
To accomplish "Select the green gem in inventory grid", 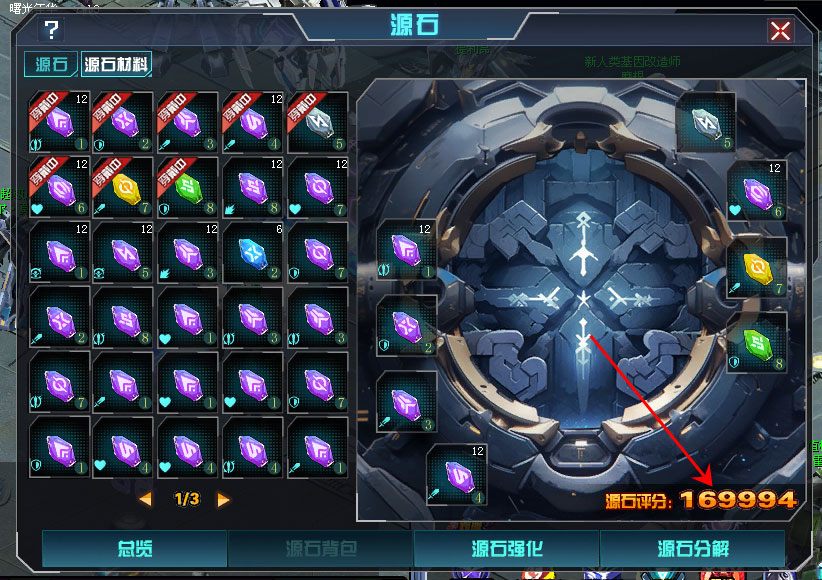I will pyautogui.click(x=188, y=187).
